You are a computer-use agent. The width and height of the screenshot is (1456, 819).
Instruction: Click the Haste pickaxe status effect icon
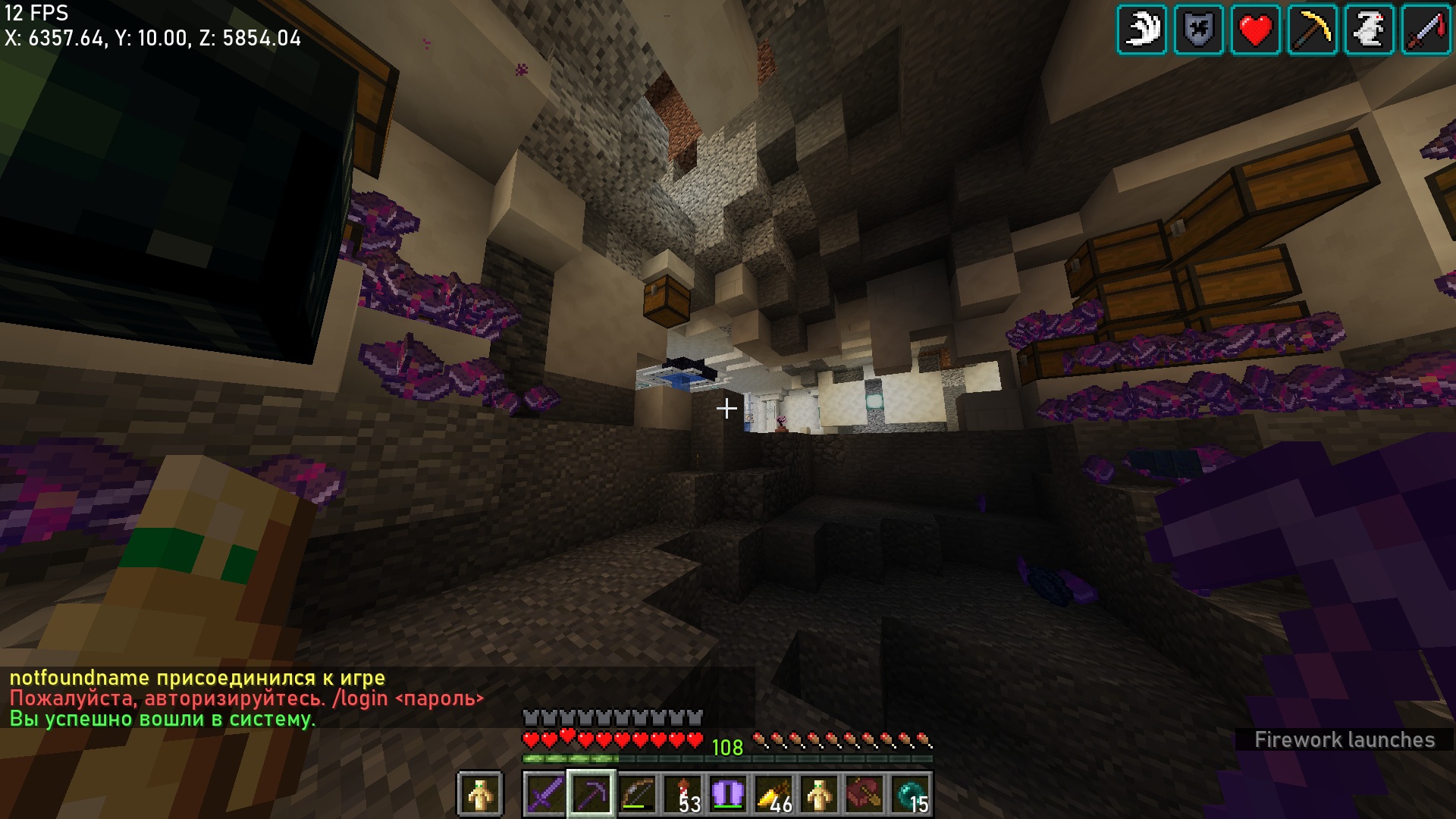pos(1313,30)
